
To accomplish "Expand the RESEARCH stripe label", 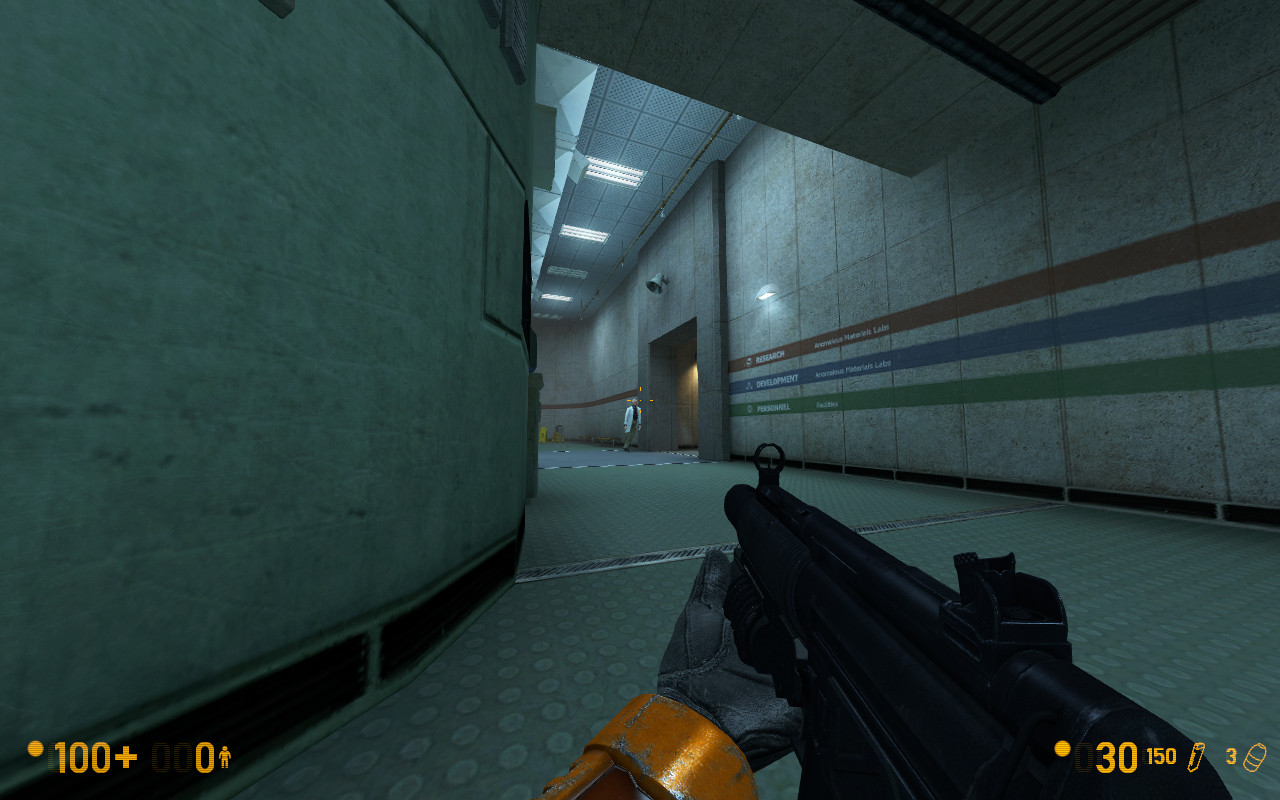I will click(x=770, y=354).
